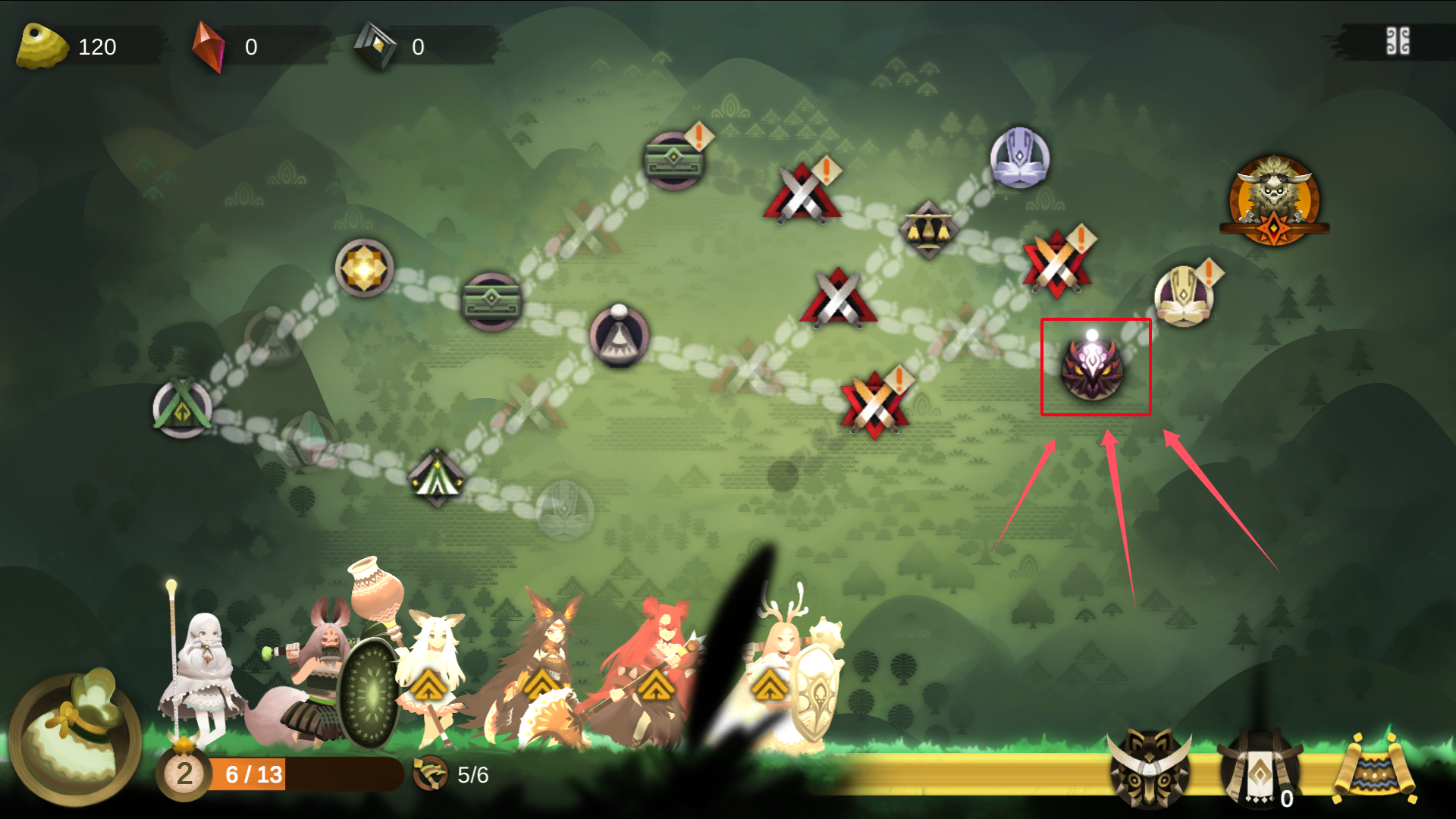Select the glowing golden gem node
This screenshot has width=1456, height=819.
[x=364, y=268]
